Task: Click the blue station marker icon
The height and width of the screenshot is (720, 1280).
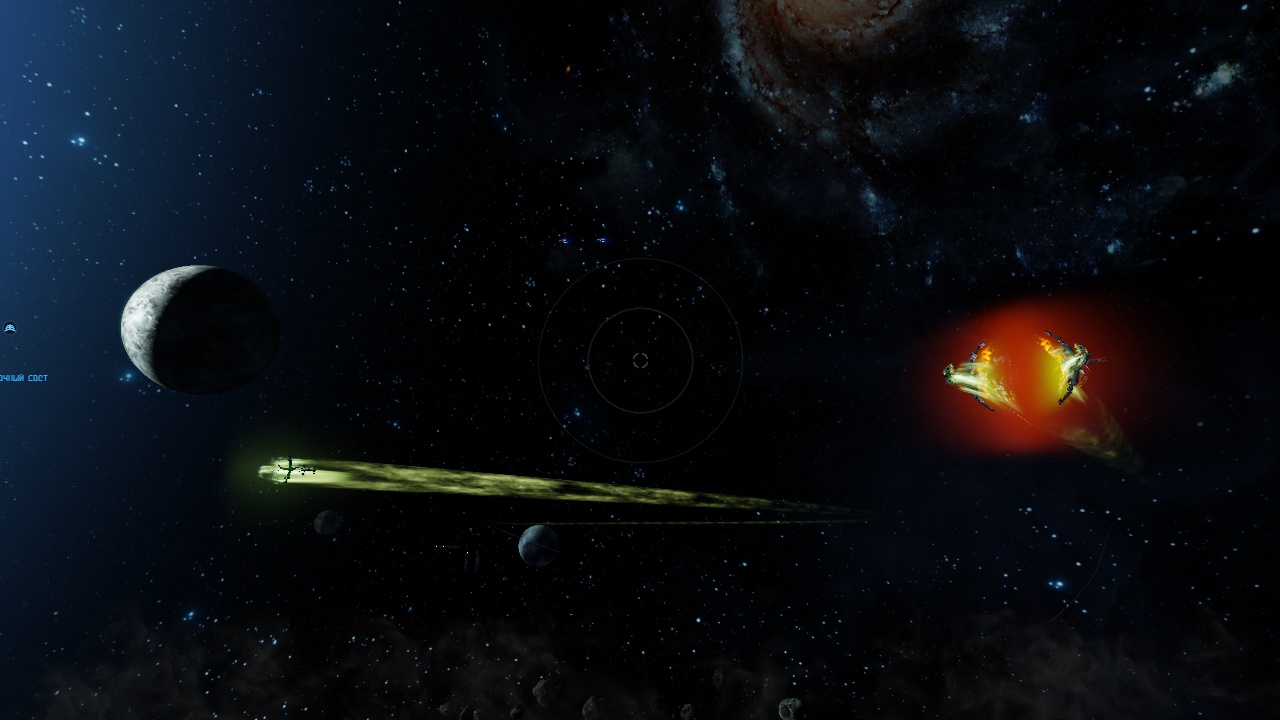Action: point(10,328)
